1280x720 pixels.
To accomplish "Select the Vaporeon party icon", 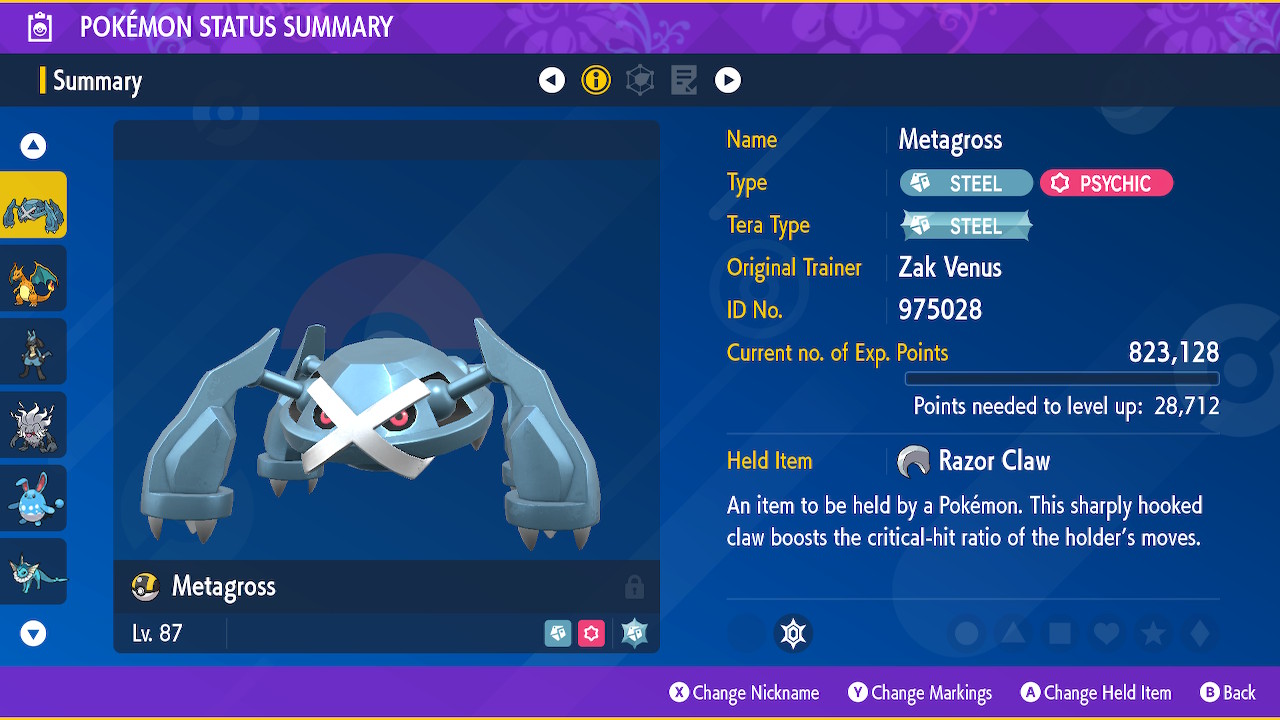I will coord(33,571).
